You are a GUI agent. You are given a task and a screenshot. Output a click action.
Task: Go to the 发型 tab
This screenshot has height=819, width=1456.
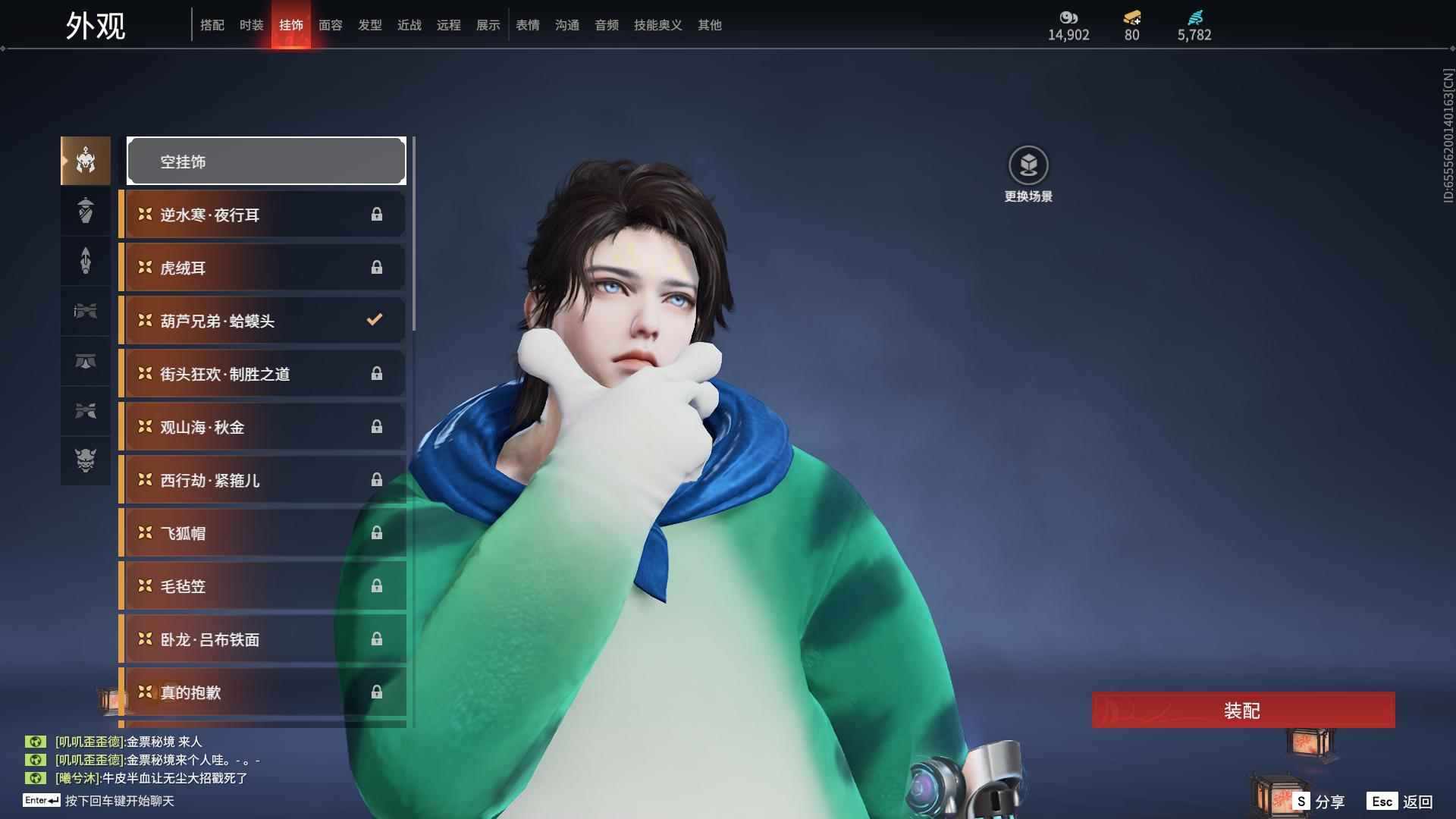coord(369,25)
